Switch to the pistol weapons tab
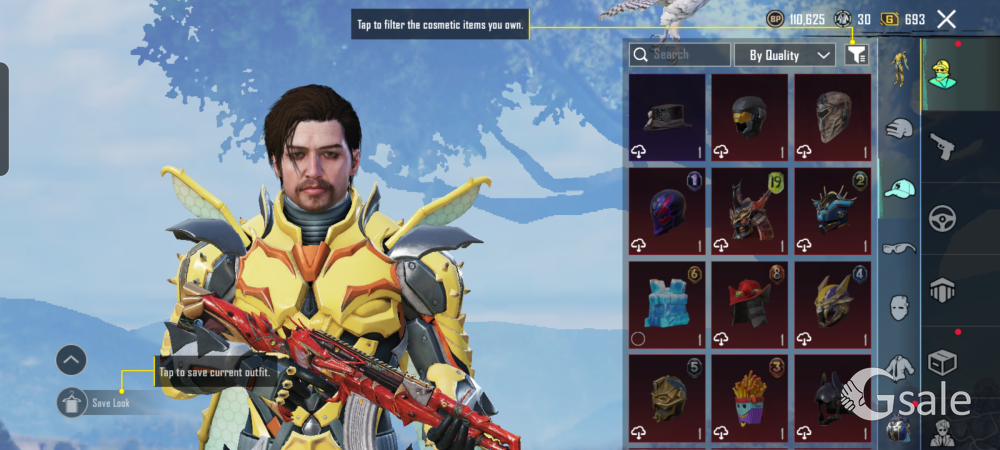The width and height of the screenshot is (1000, 450). coord(942,147)
